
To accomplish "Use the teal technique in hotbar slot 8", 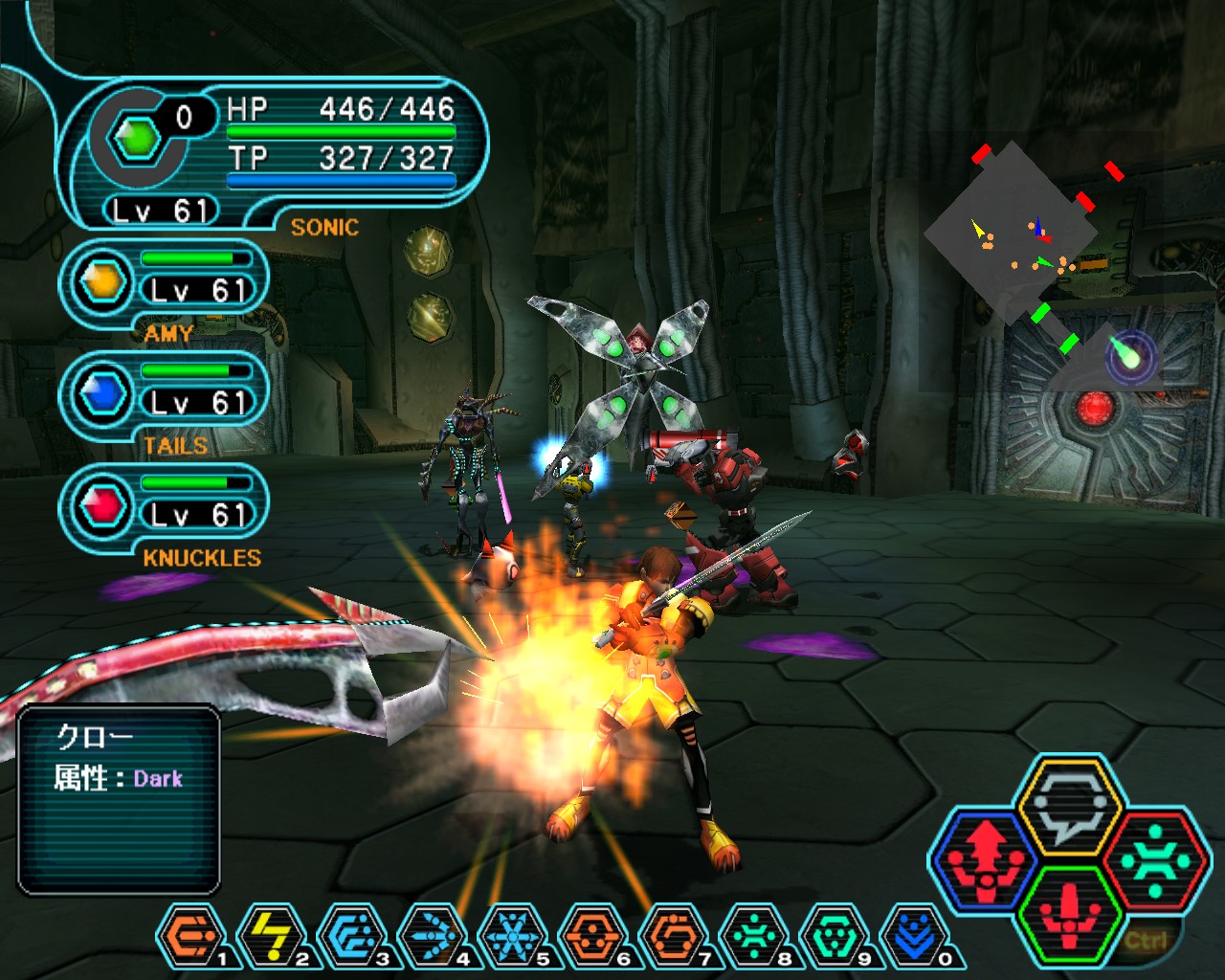I will click(753, 937).
